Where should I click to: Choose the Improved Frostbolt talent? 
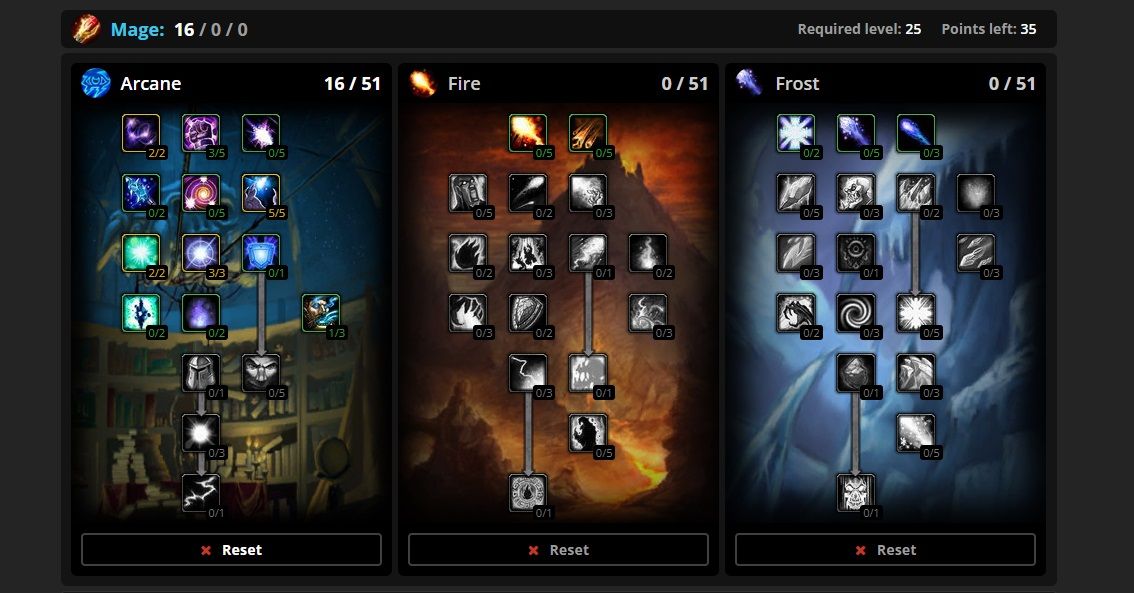pyautogui.click(x=856, y=133)
